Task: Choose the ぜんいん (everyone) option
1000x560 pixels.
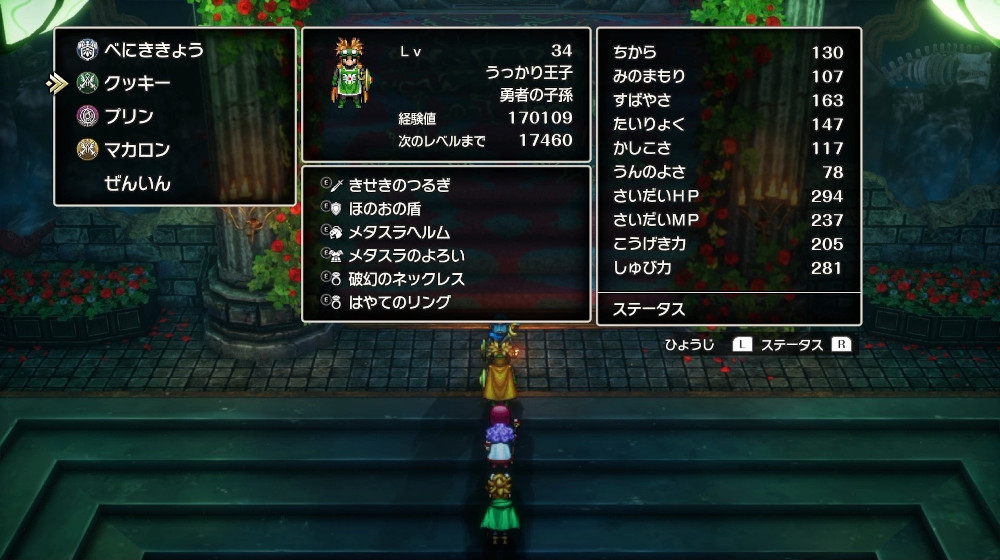Action: pos(137,184)
